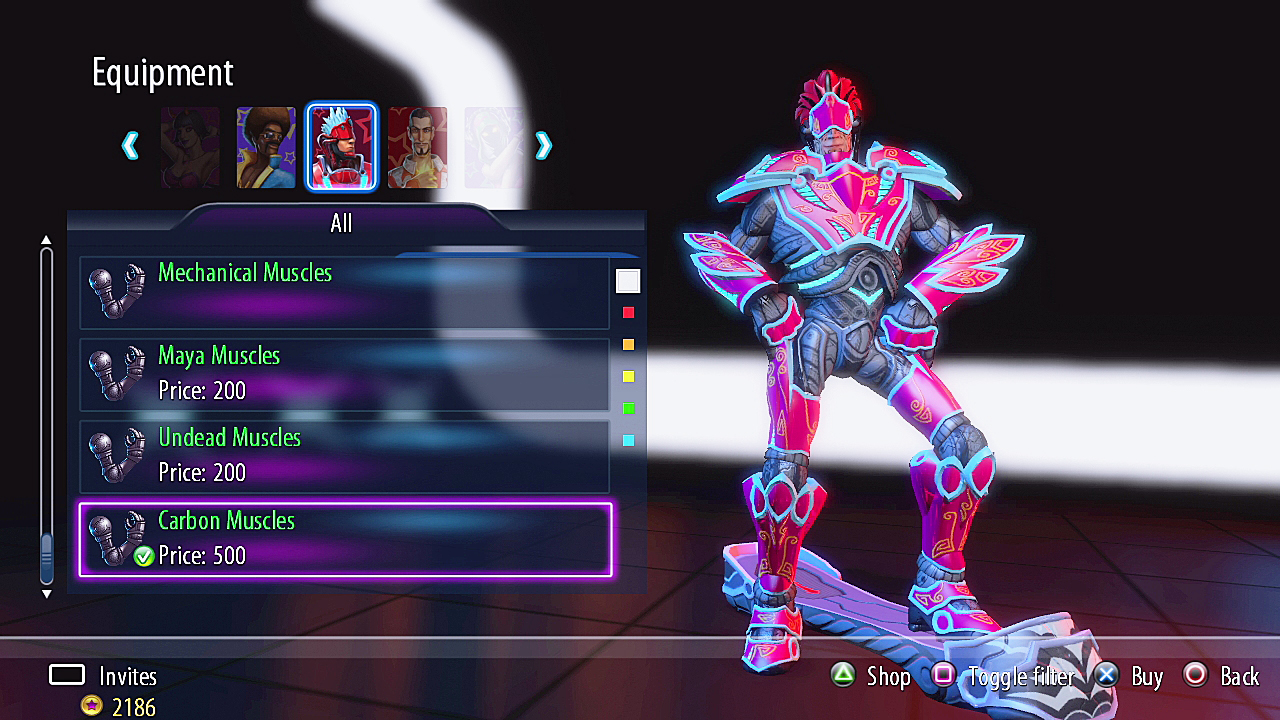Click the Carbon Muscles glove icon
This screenshot has width=1280, height=720.
117,536
